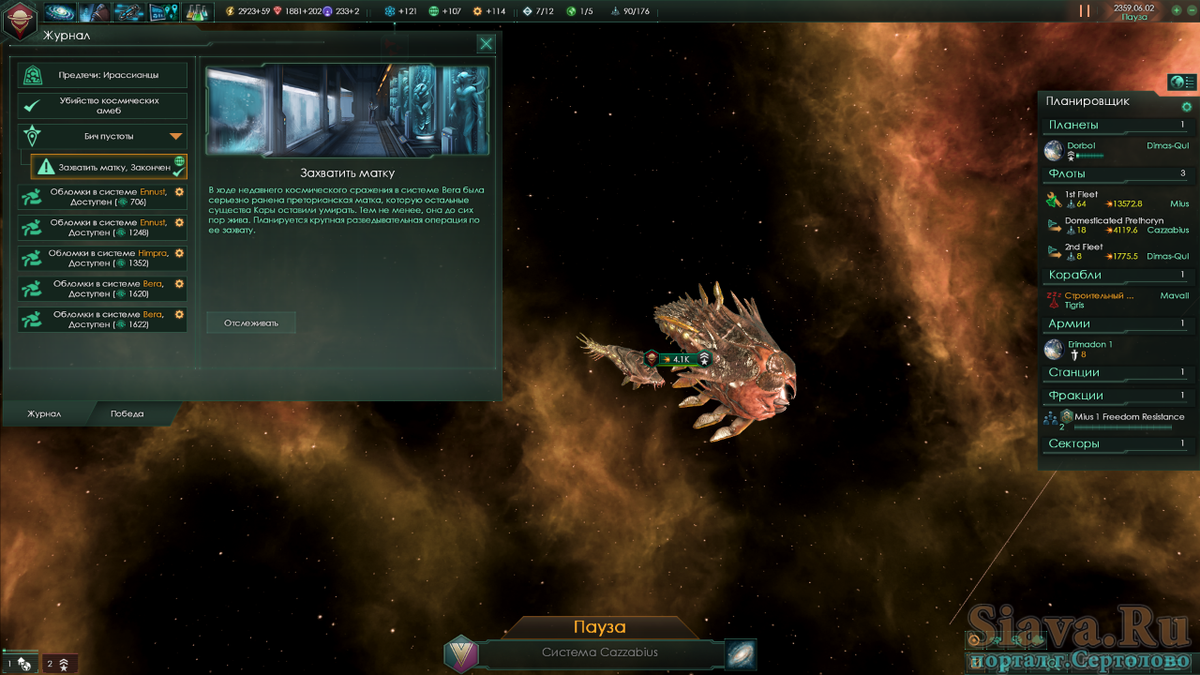Select the Захватить матку quest entry

(110, 167)
